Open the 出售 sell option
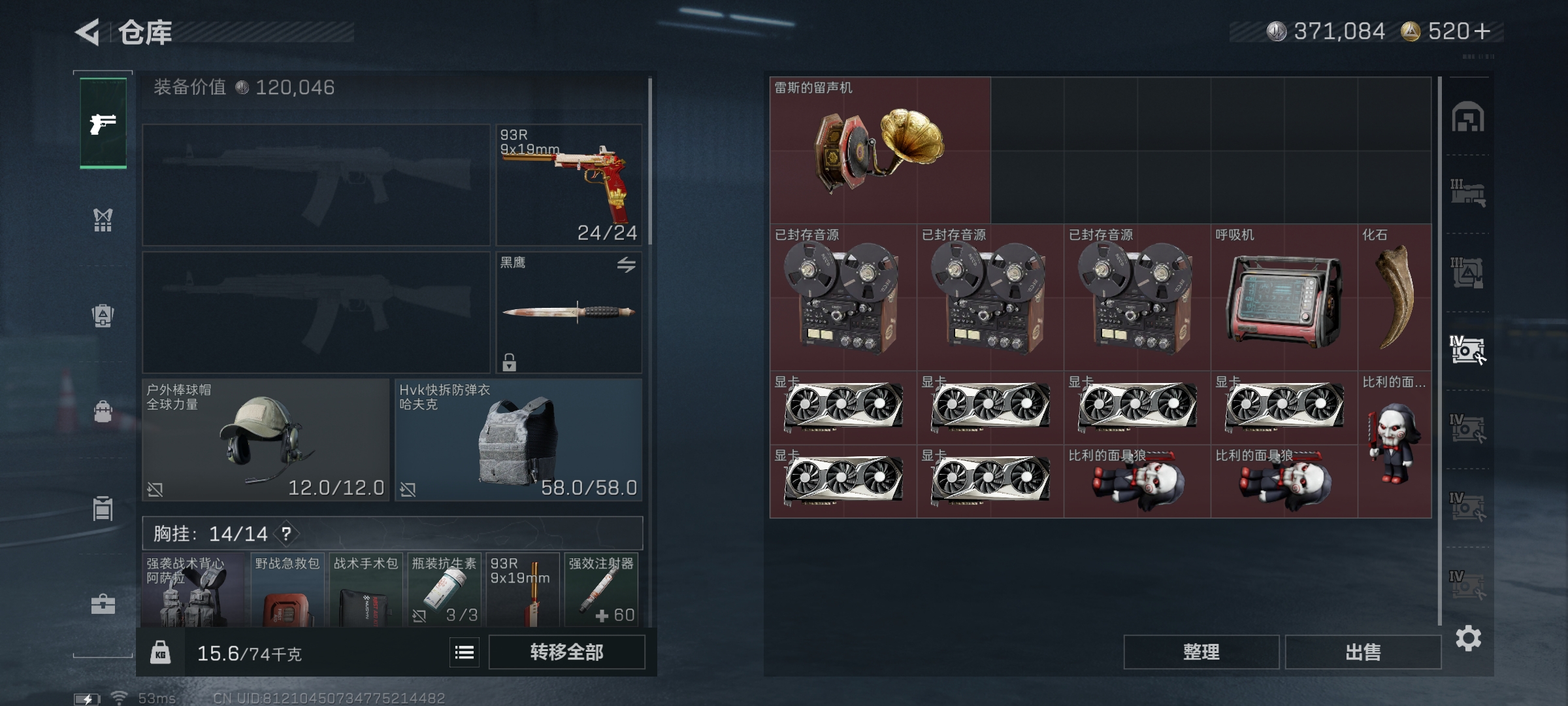The height and width of the screenshot is (706, 1568). [x=1363, y=652]
